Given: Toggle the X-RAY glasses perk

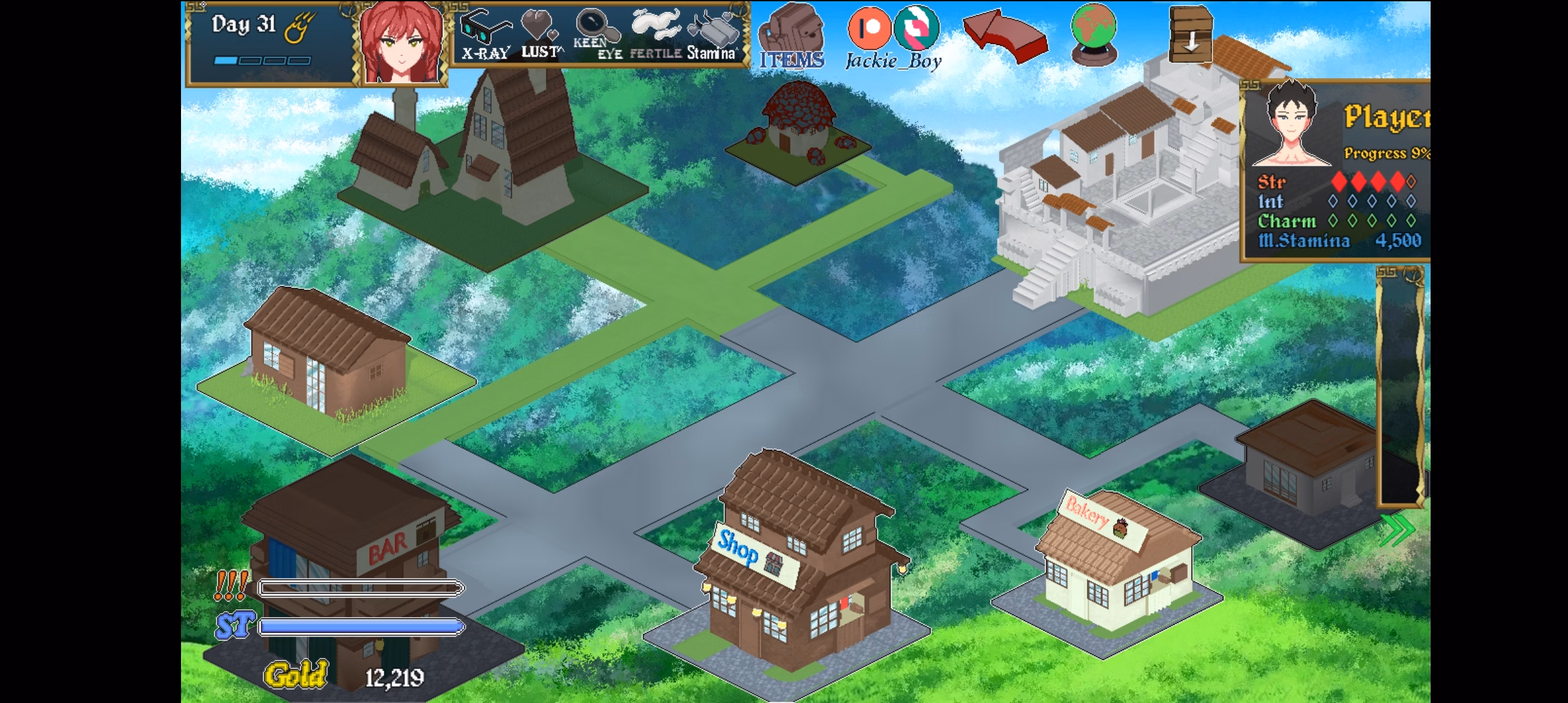Looking at the screenshot, I should click(485, 33).
